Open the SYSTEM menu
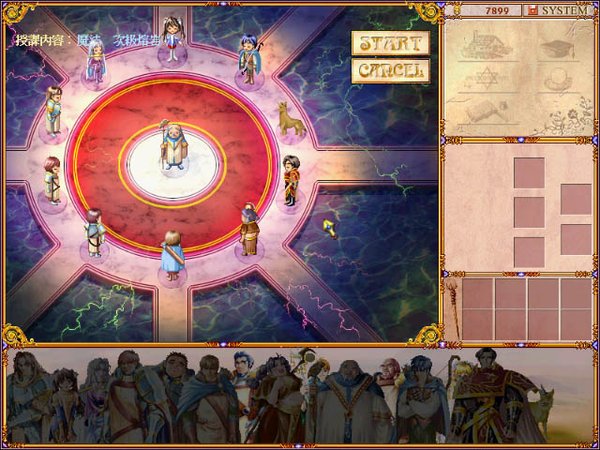This screenshot has height=450, width=600. [565, 10]
